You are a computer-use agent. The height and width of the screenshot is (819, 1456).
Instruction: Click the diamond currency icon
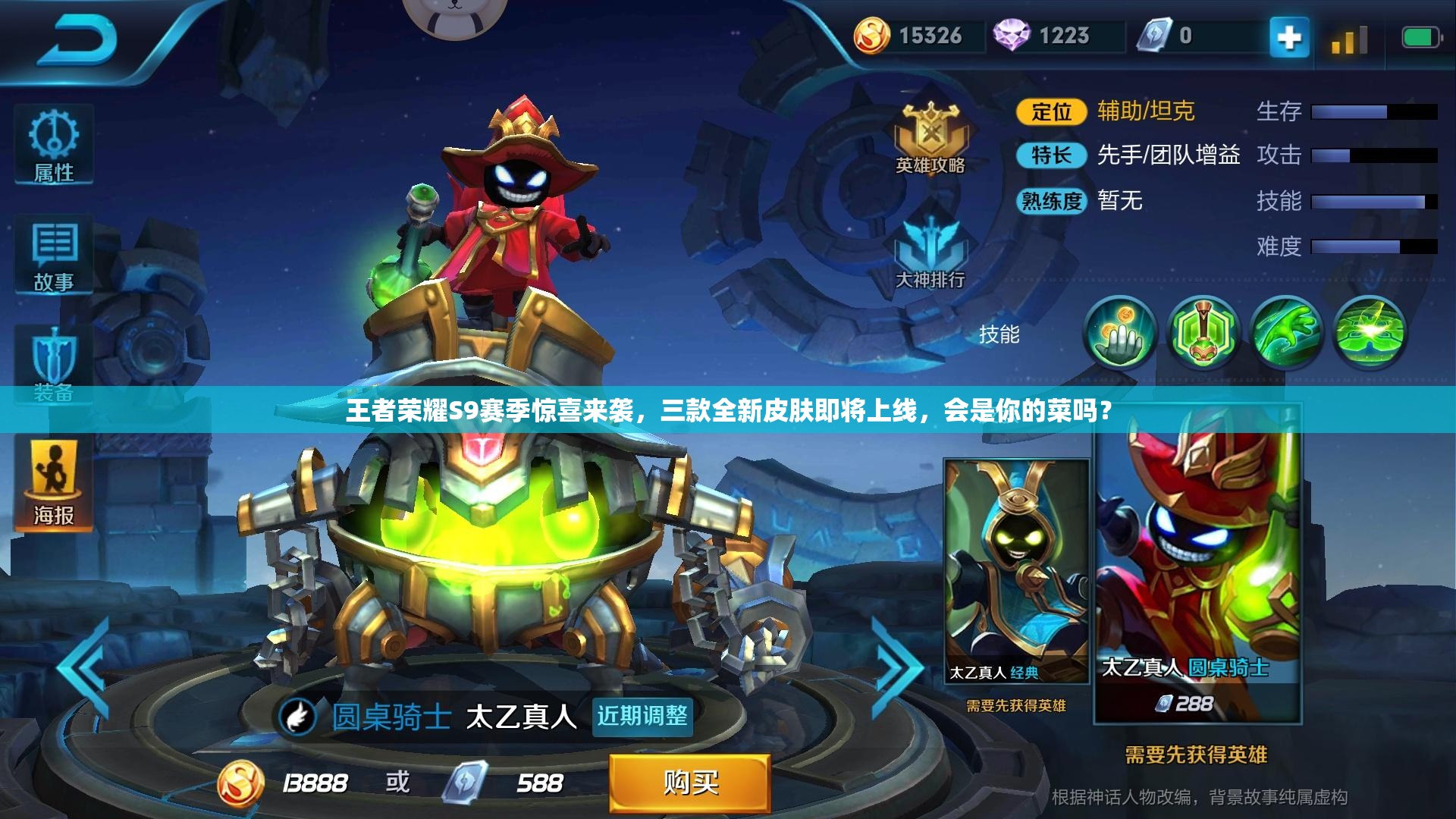pyautogui.click(x=1011, y=33)
